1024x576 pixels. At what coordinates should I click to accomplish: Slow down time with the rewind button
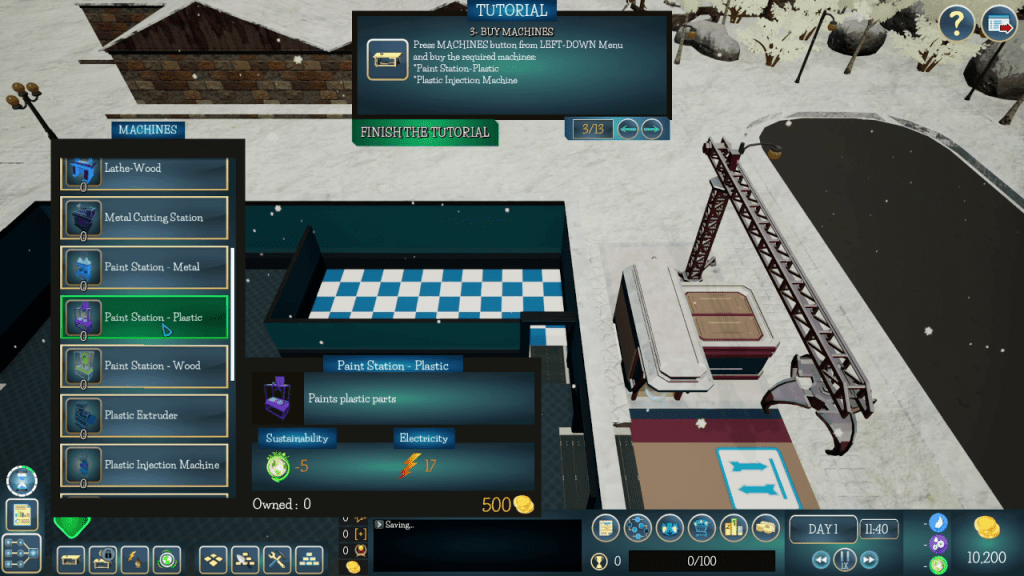[821, 560]
